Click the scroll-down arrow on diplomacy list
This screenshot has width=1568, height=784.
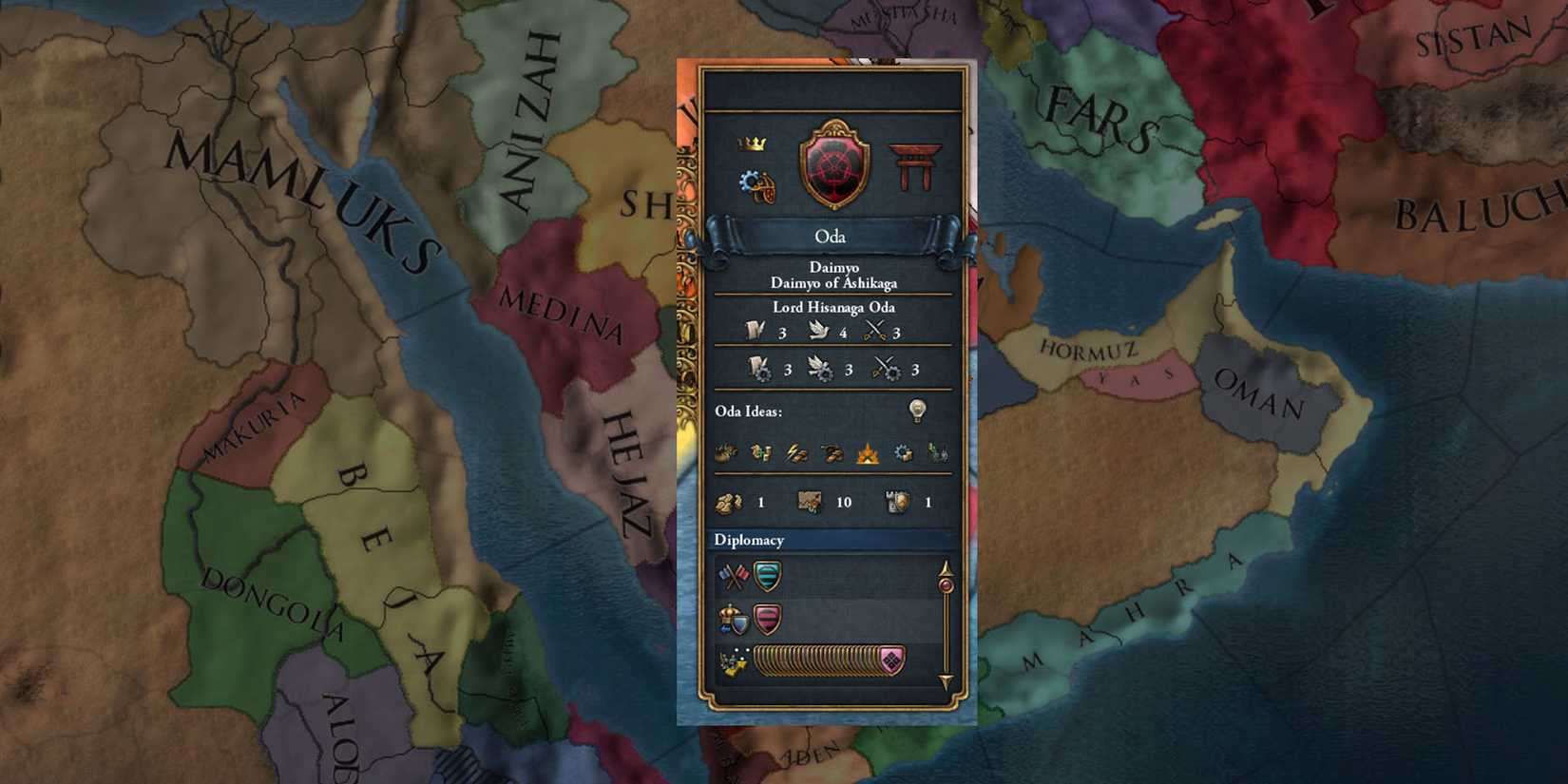[x=945, y=679]
